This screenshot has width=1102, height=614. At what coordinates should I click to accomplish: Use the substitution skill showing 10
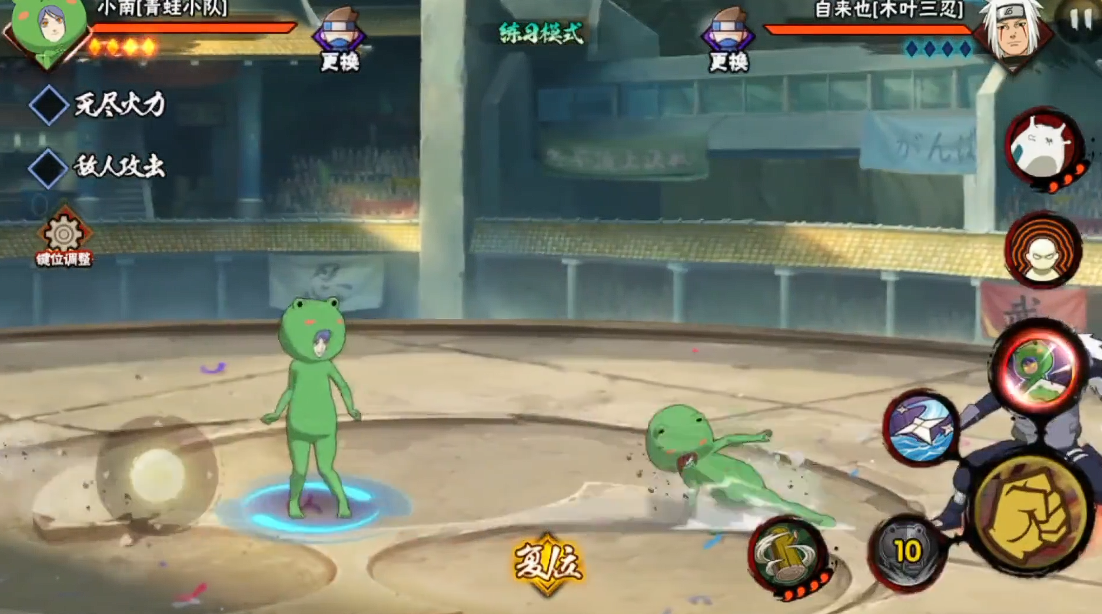coord(907,552)
